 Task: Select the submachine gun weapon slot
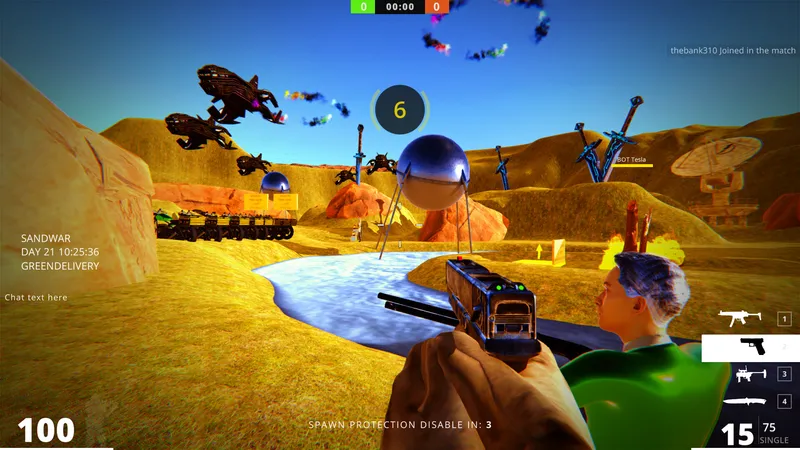click(748, 319)
